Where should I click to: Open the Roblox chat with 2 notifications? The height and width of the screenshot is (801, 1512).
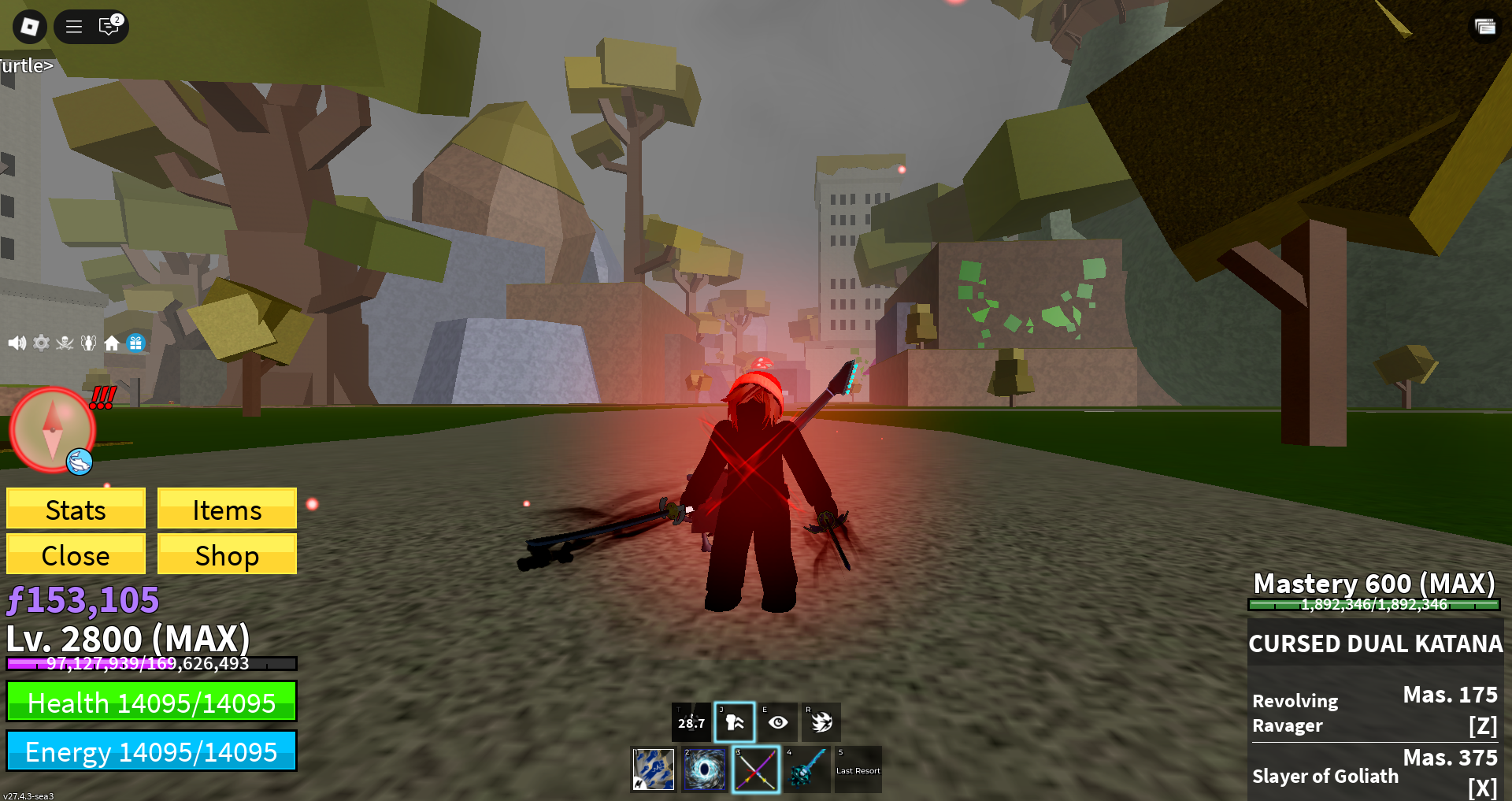pos(109,27)
